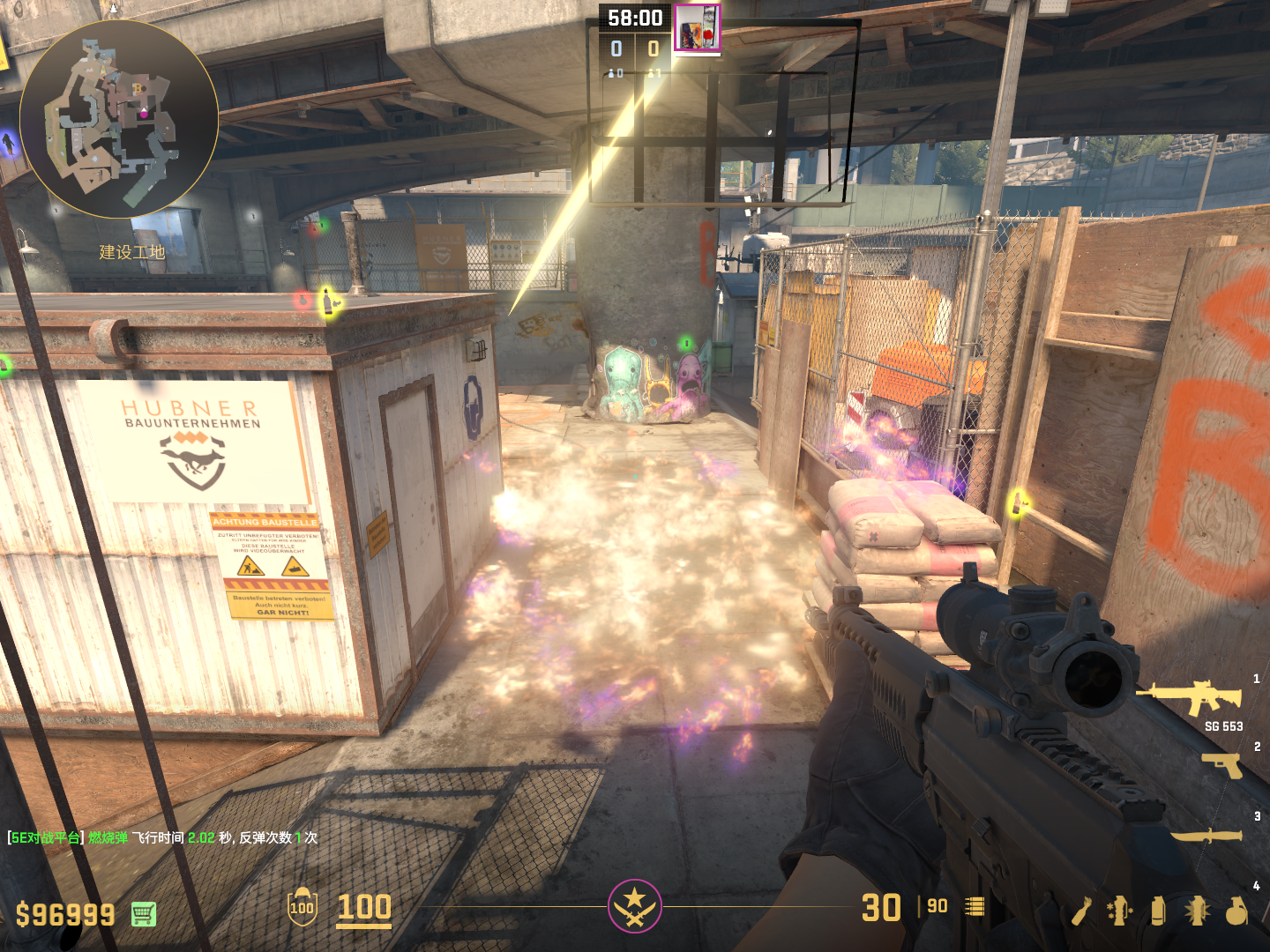Choose the HE grenade icon

[1236, 911]
